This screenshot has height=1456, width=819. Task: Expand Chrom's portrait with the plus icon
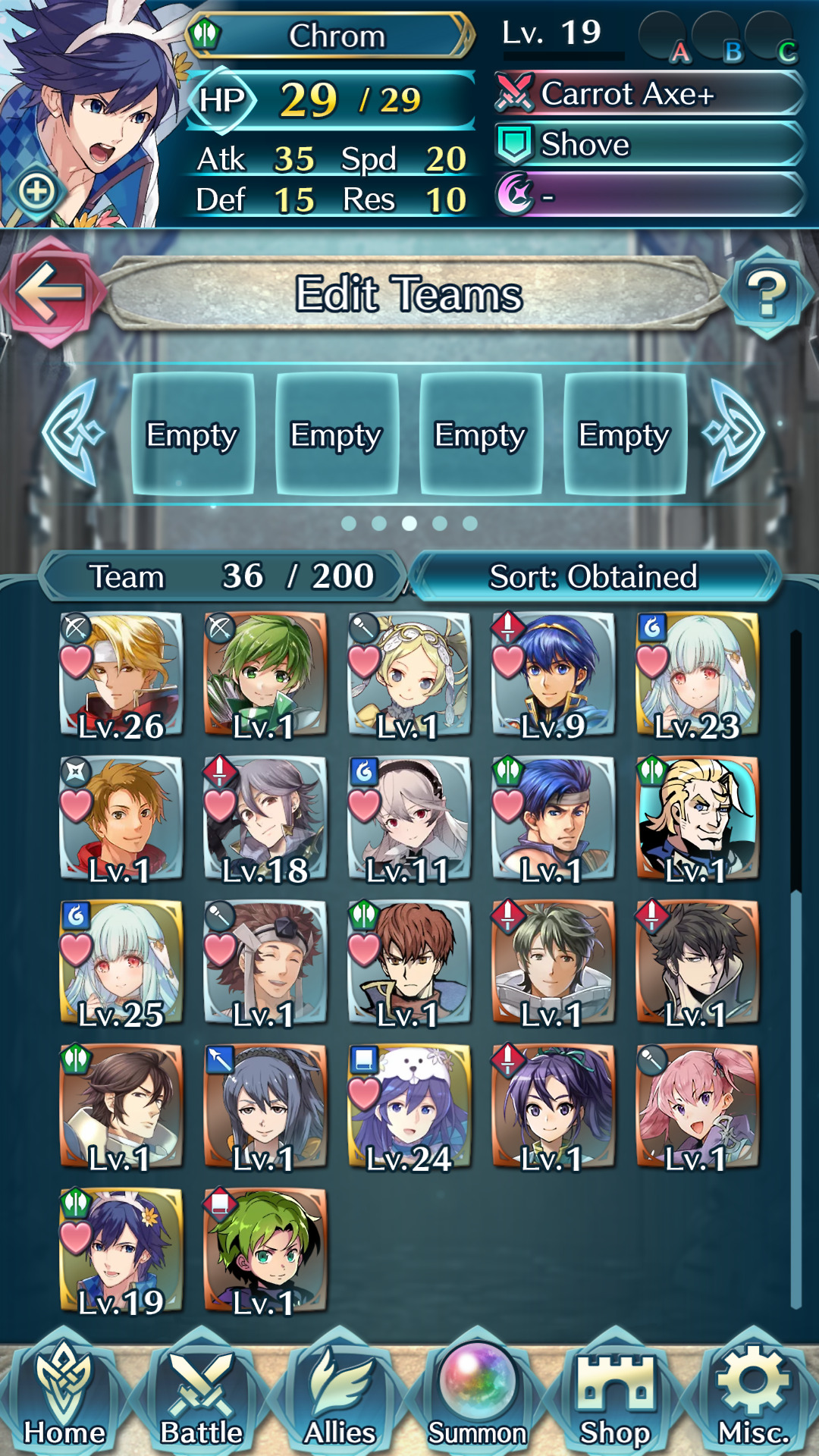(37, 191)
